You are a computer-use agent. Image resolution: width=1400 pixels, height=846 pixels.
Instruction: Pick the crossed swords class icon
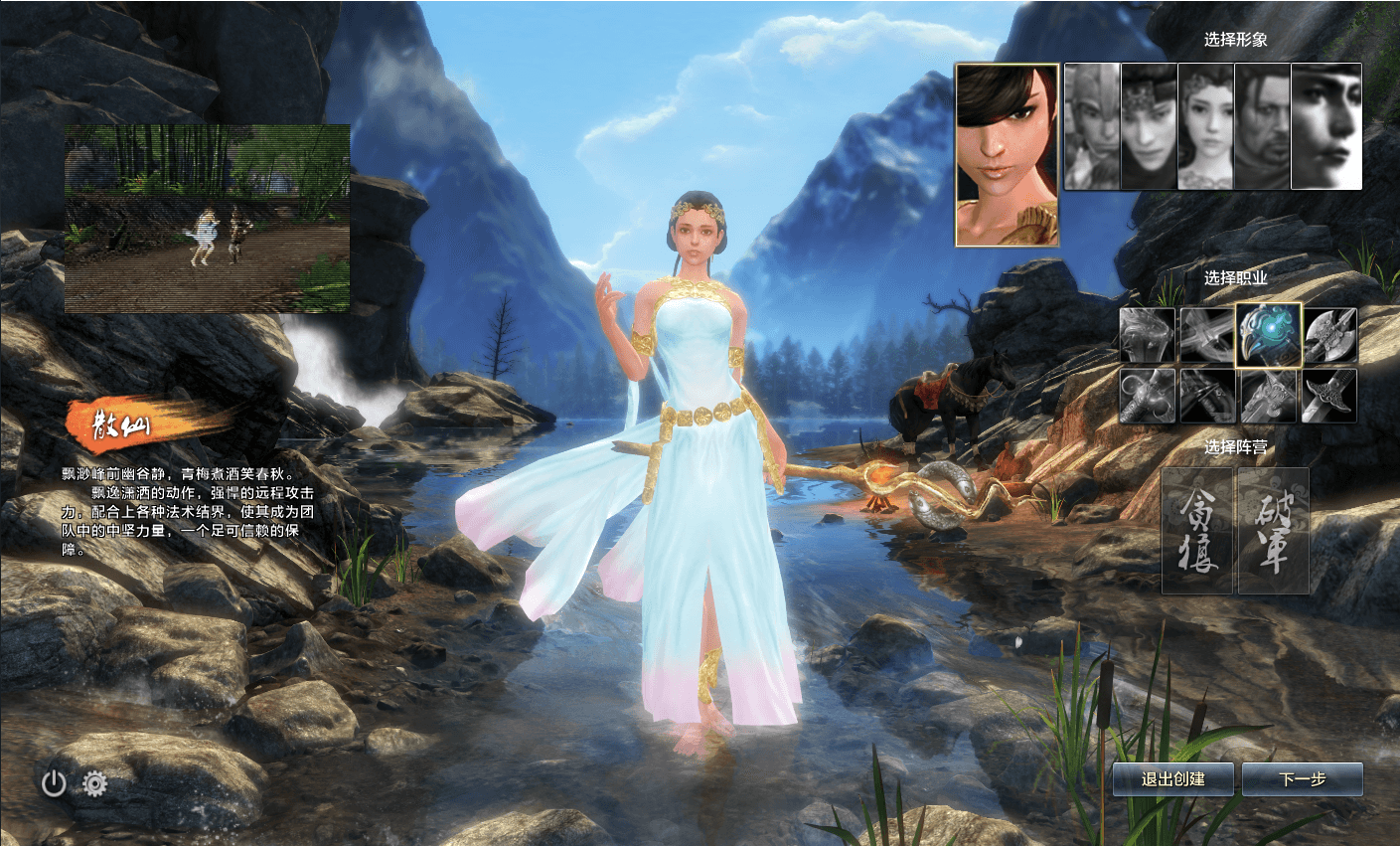click(x=1207, y=335)
